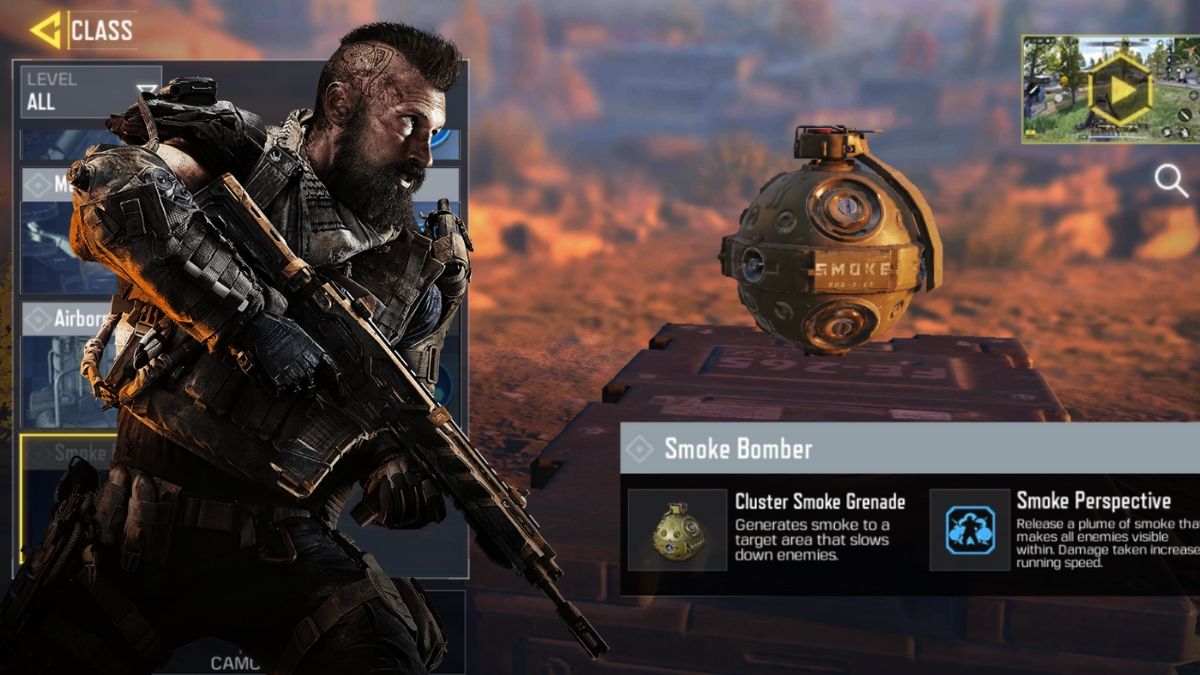Open search with the magnifying glass
1200x675 pixels.
(1170, 181)
